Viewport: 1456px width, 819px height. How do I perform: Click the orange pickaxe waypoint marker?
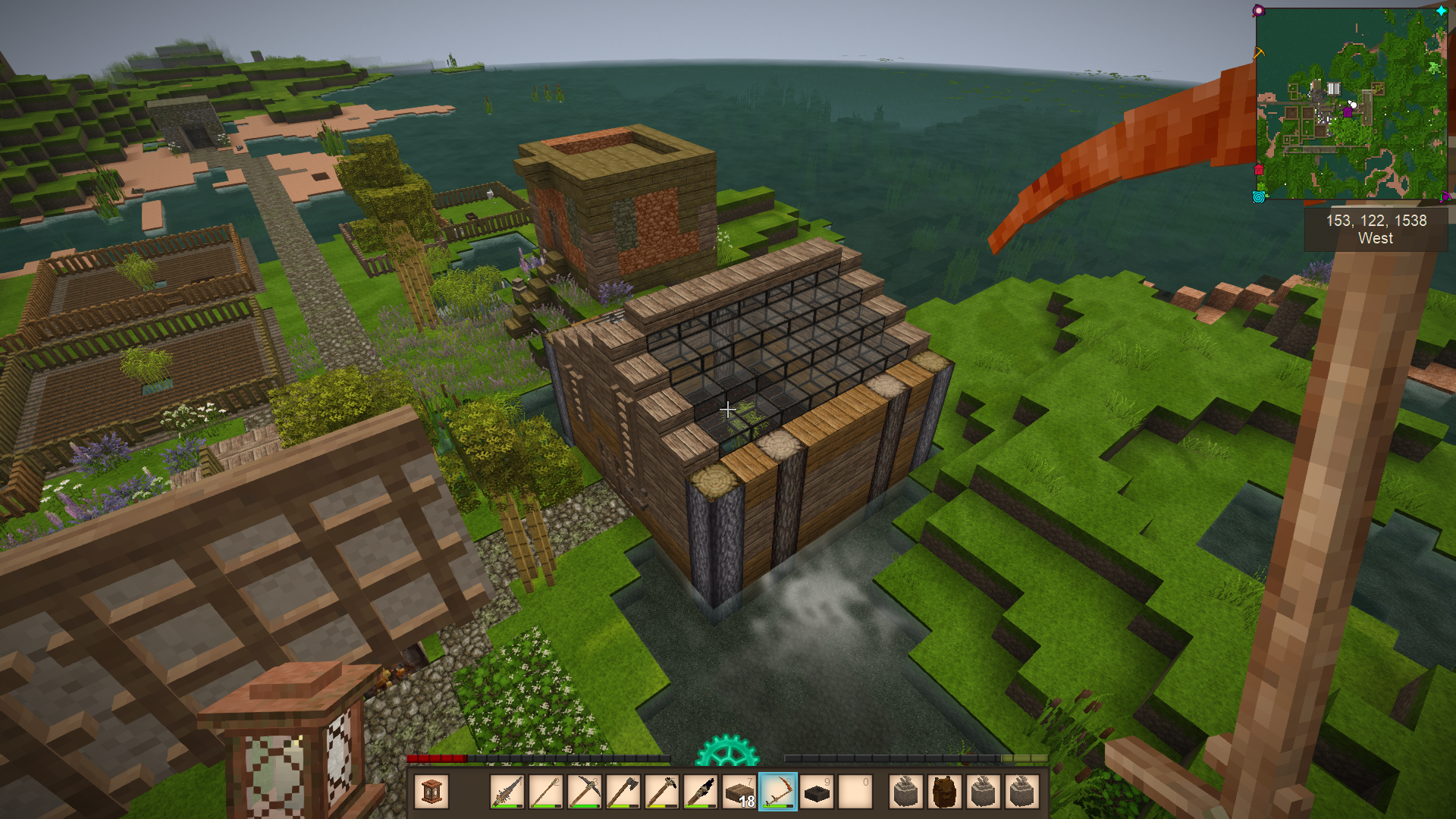(1259, 53)
